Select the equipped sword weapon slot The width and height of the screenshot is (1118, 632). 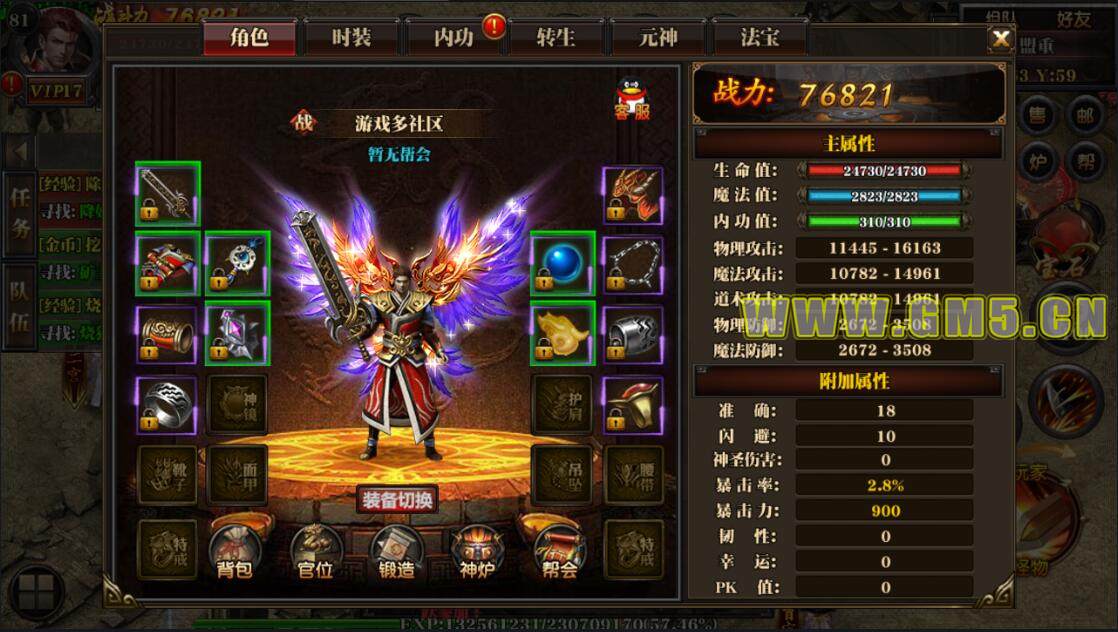(167, 194)
